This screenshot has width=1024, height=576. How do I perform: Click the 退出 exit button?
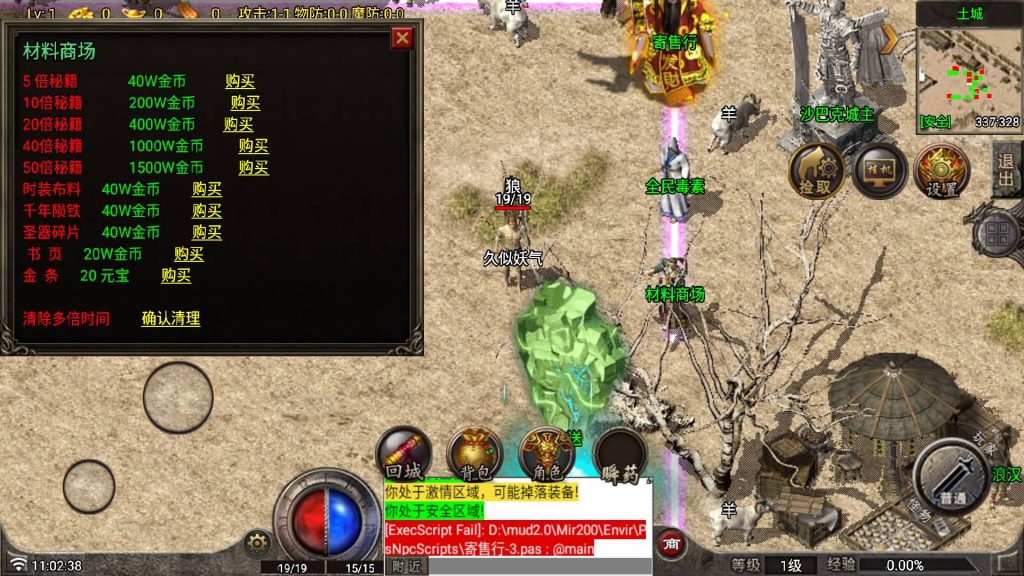point(1005,170)
